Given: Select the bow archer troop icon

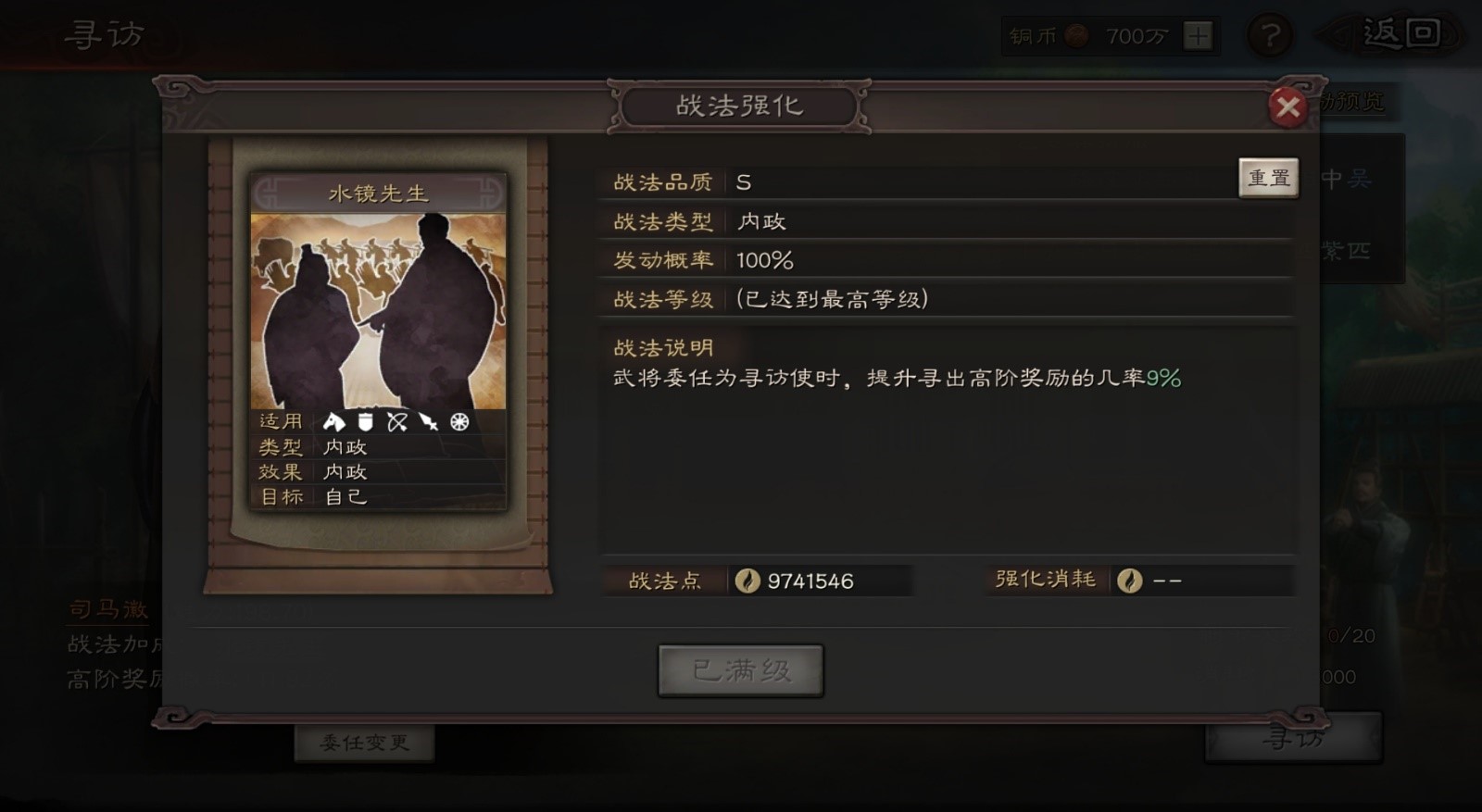Looking at the screenshot, I should coord(396,421).
